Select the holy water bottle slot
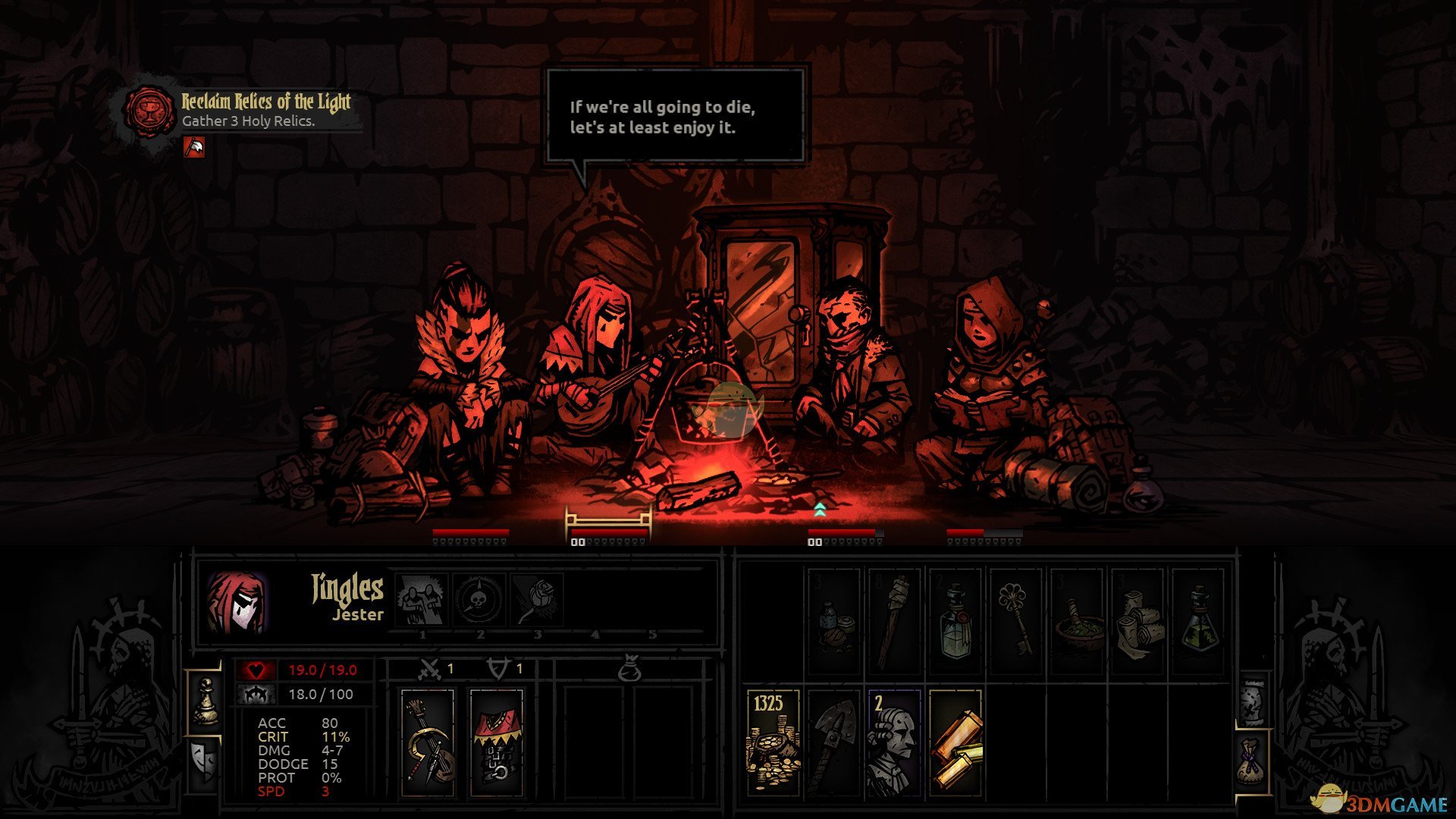Viewport: 1456px width, 819px height. coord(955,622)
